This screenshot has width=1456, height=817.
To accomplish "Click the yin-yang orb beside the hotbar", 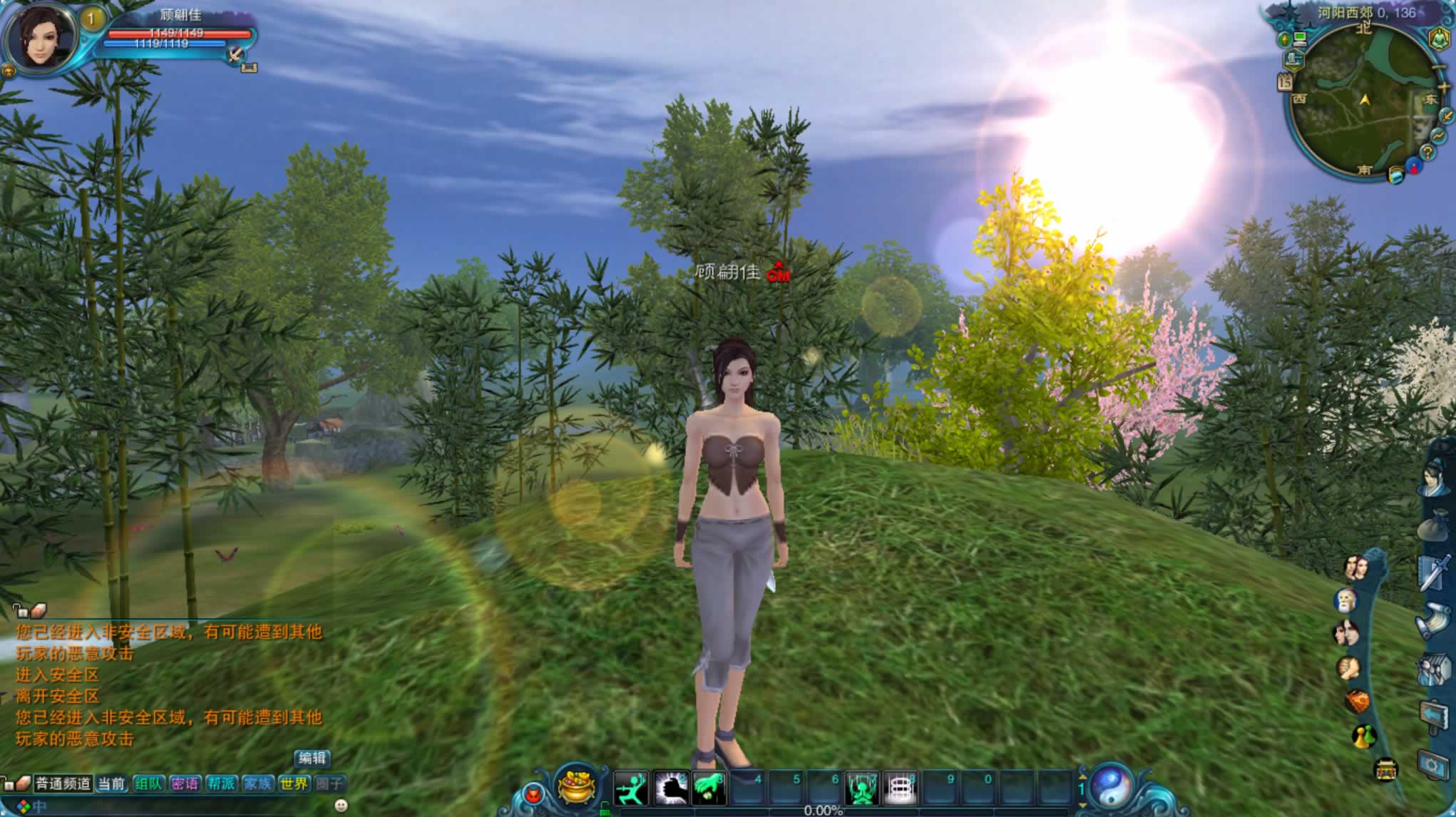I will [1110, 786].
